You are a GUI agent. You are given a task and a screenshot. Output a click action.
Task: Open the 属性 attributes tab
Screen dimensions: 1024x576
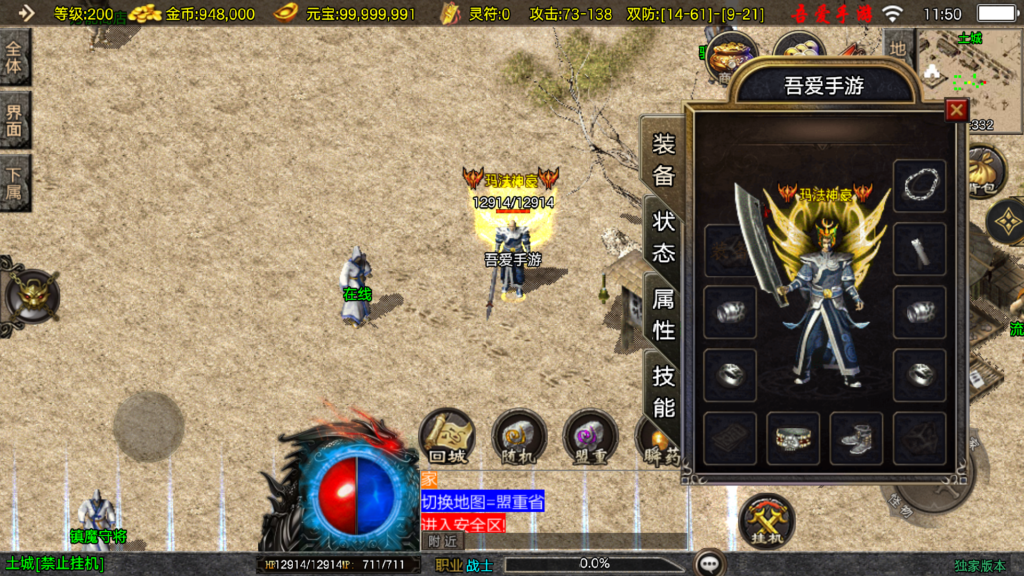pos(664,313)
